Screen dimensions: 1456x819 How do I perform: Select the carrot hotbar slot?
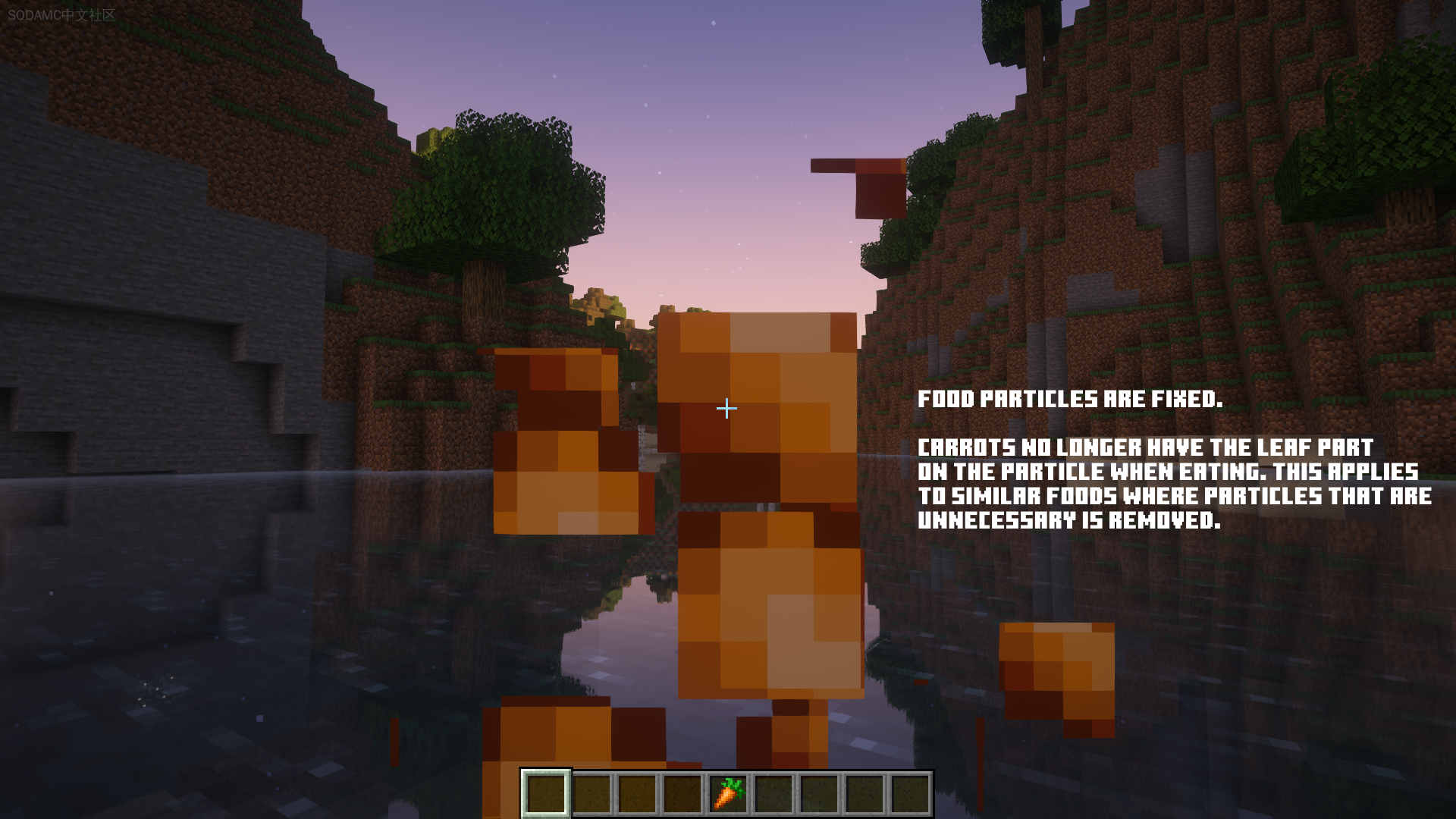(728, 794)
